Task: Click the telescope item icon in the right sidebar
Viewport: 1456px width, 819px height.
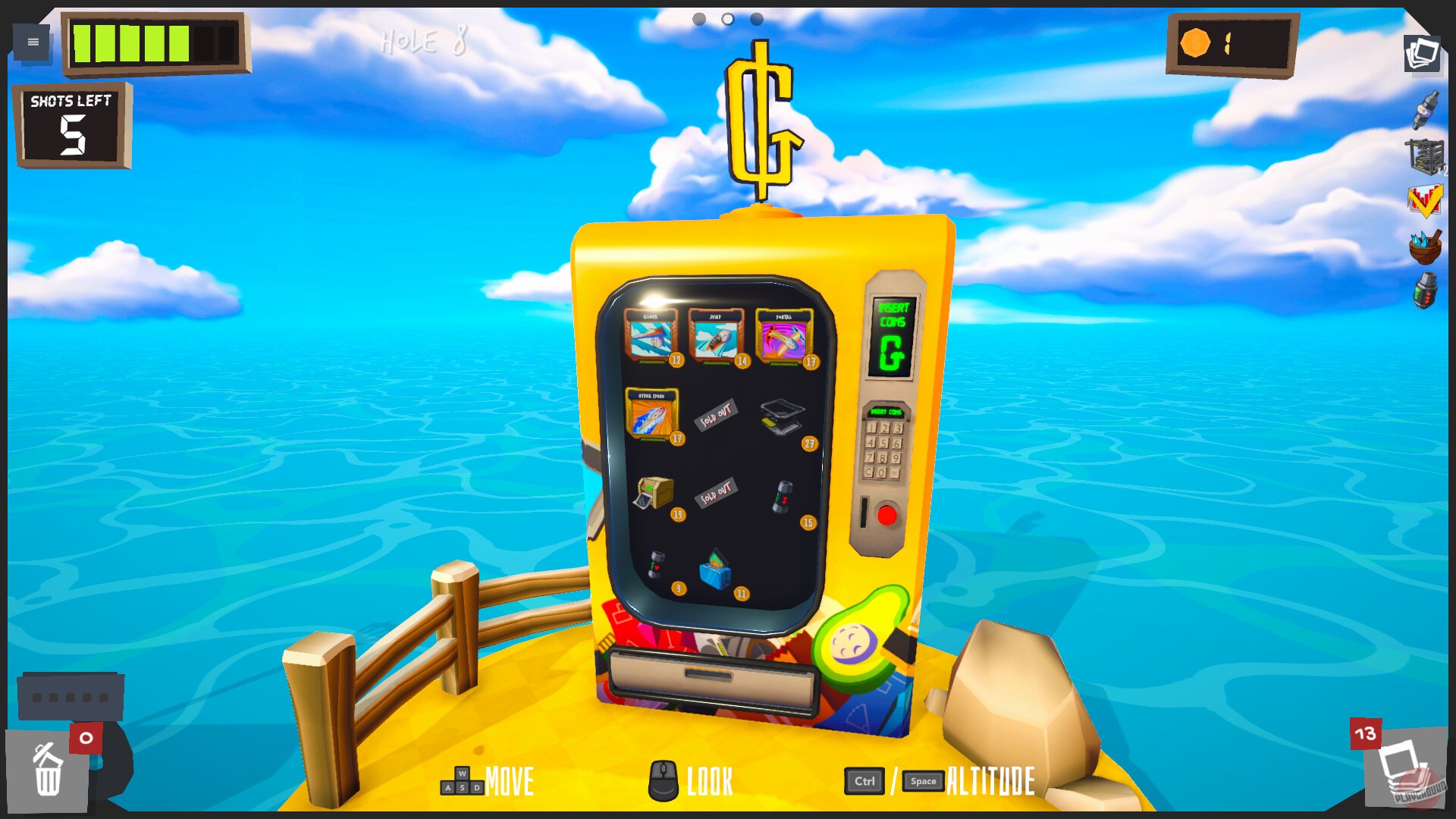Action: tap(1426, 106)
